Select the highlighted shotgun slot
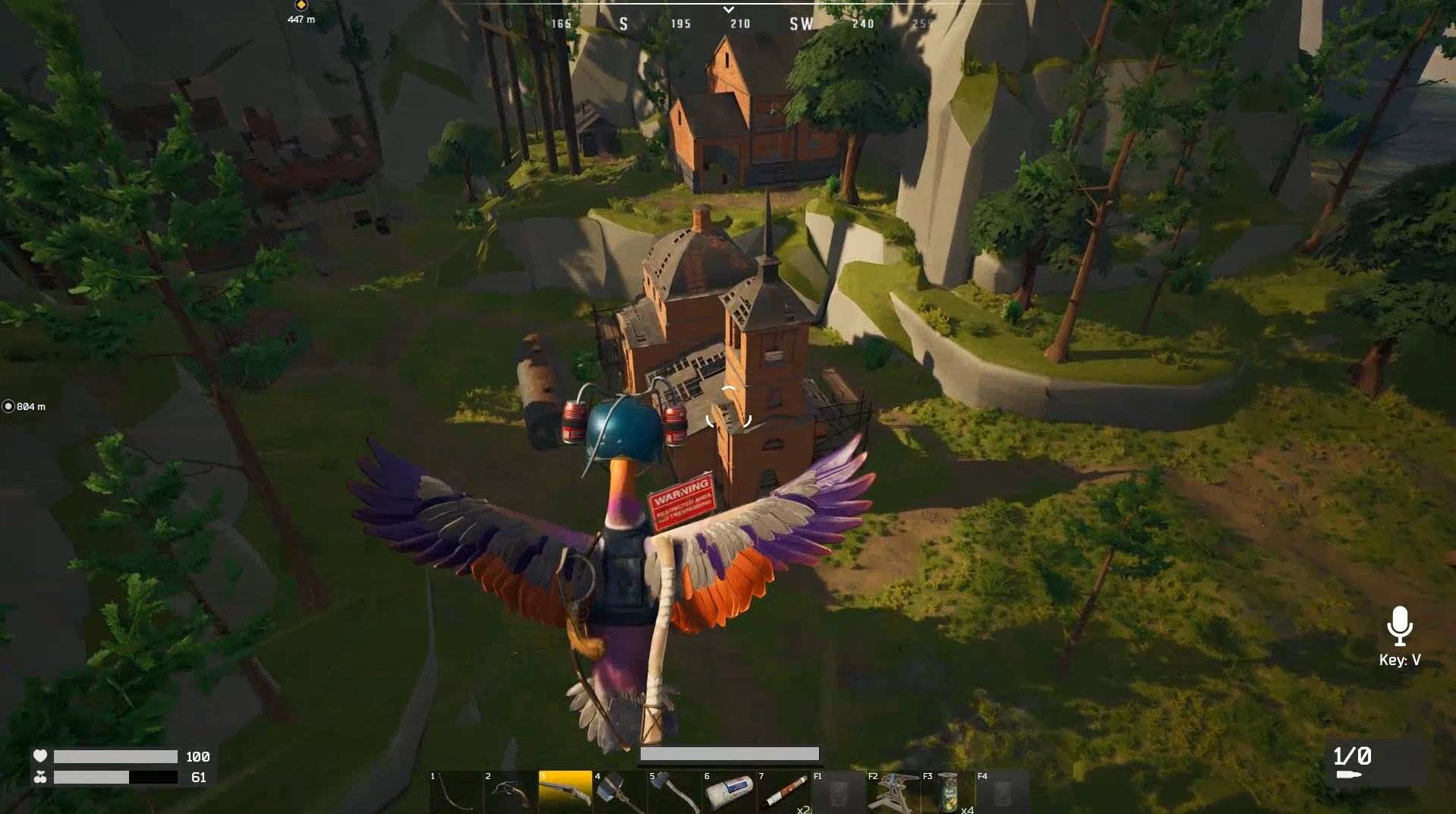 tap(565, 793)
